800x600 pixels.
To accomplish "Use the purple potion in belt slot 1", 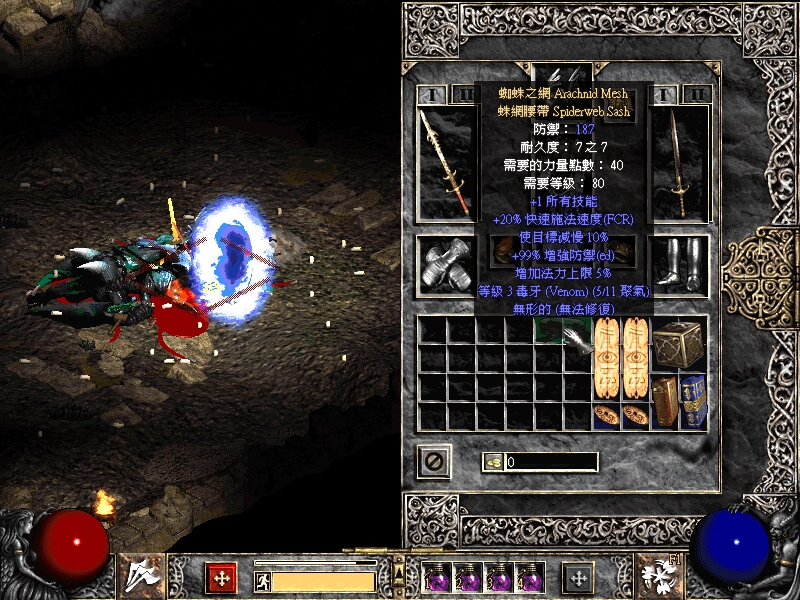I will click(437, 578).
